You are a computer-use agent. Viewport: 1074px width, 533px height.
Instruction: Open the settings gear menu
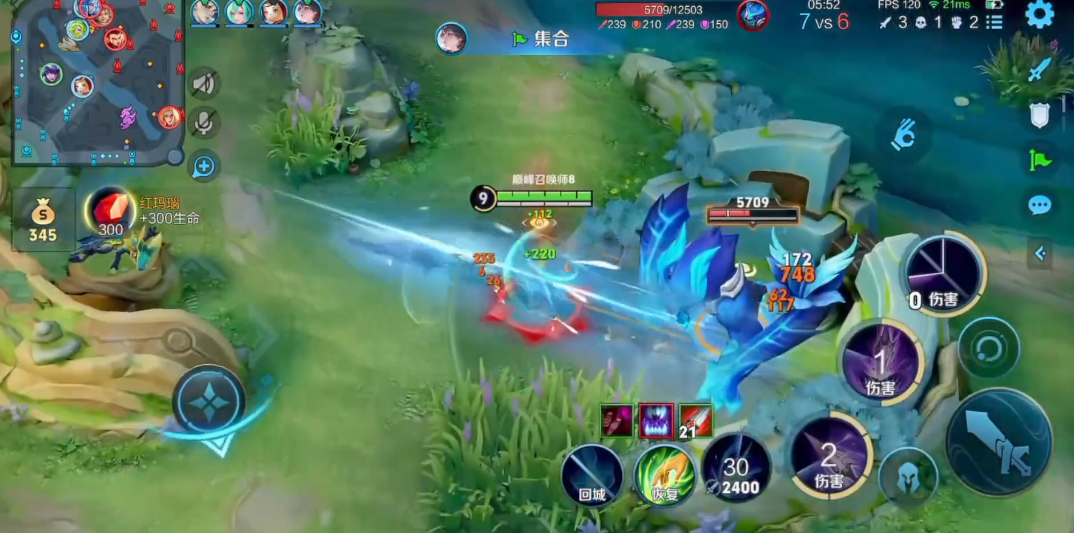coord(1040,15)
